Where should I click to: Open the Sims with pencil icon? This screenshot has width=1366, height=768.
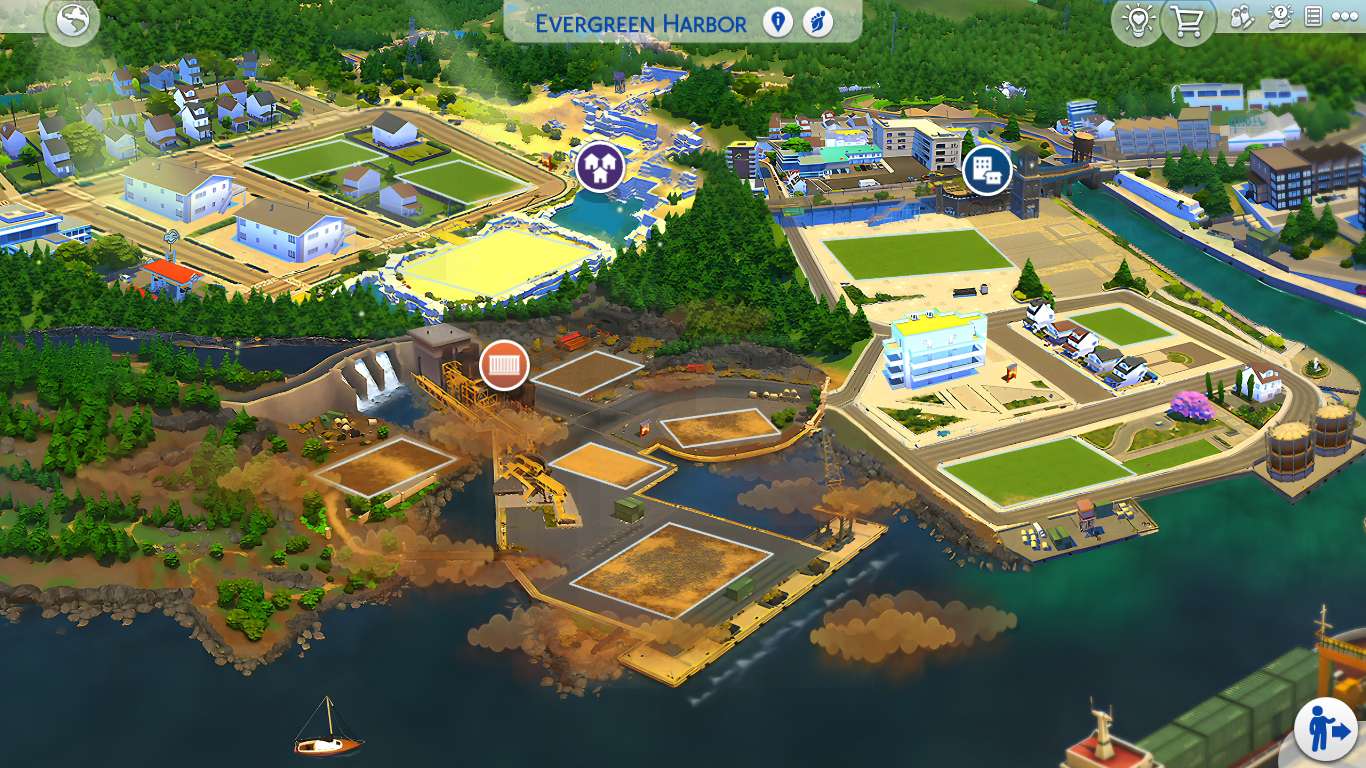click(1241, 17)
